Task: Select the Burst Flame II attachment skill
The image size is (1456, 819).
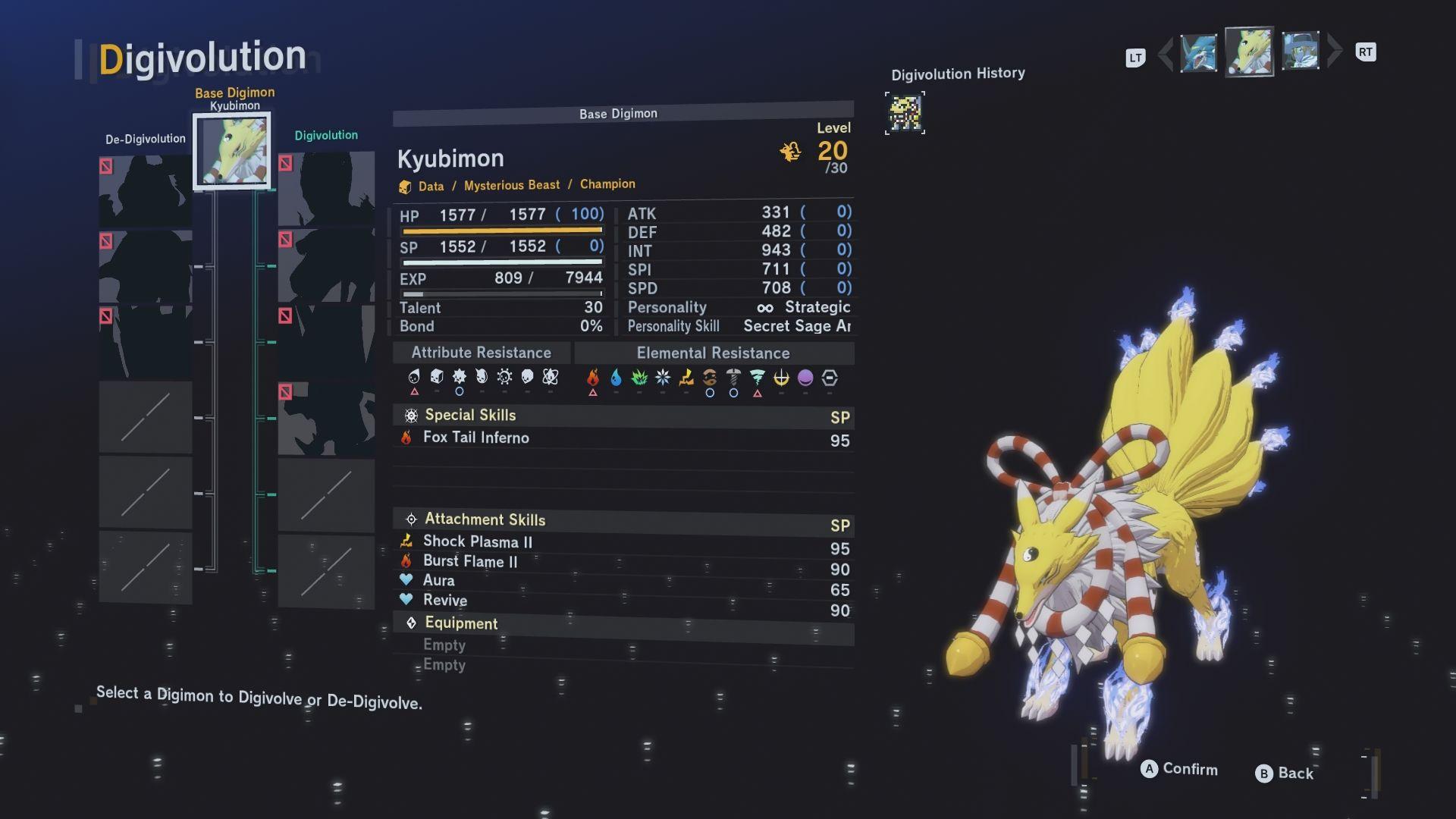Action: click(x=469, y=561)
